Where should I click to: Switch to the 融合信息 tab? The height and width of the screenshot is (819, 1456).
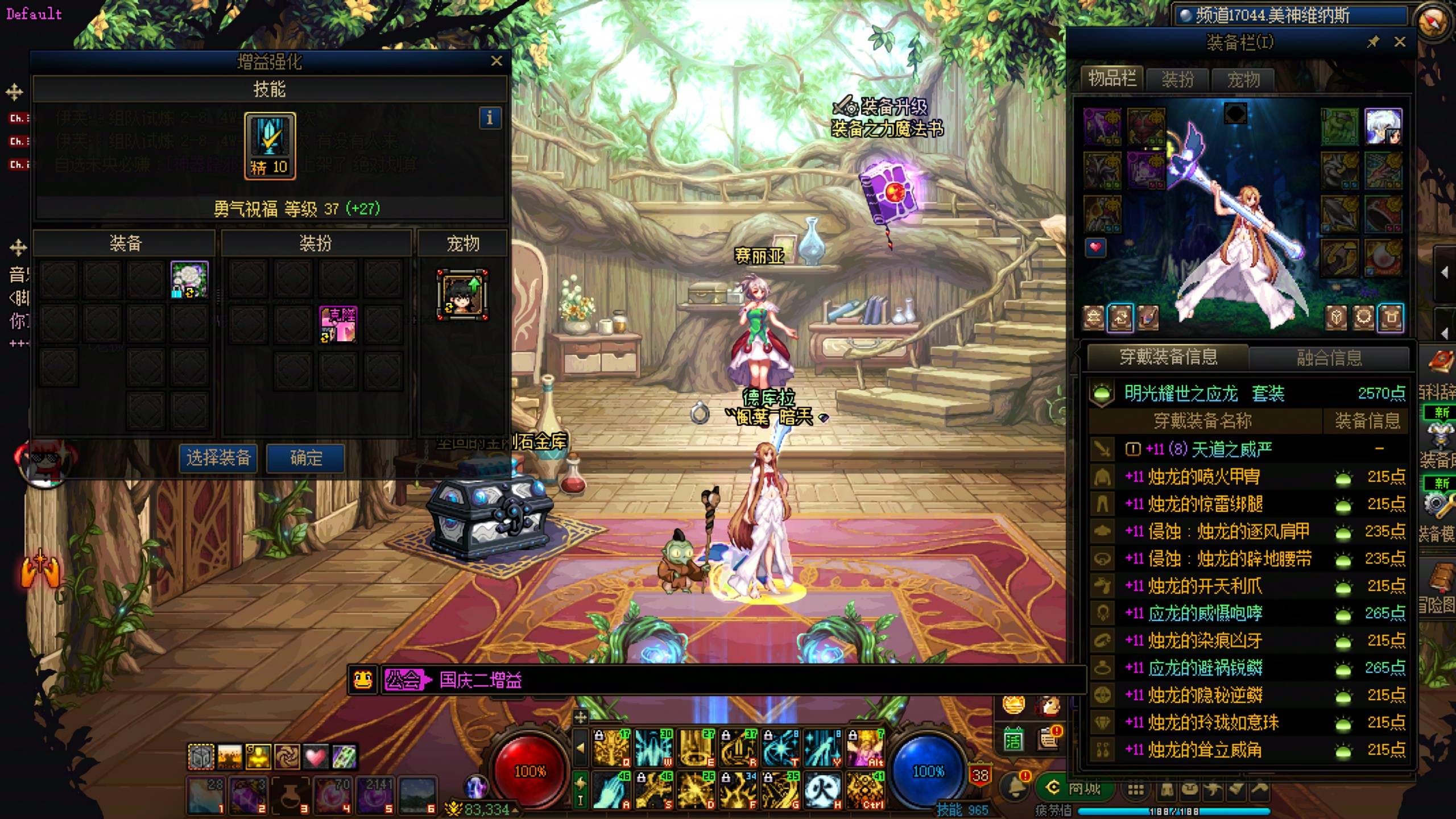[1329, 358]
